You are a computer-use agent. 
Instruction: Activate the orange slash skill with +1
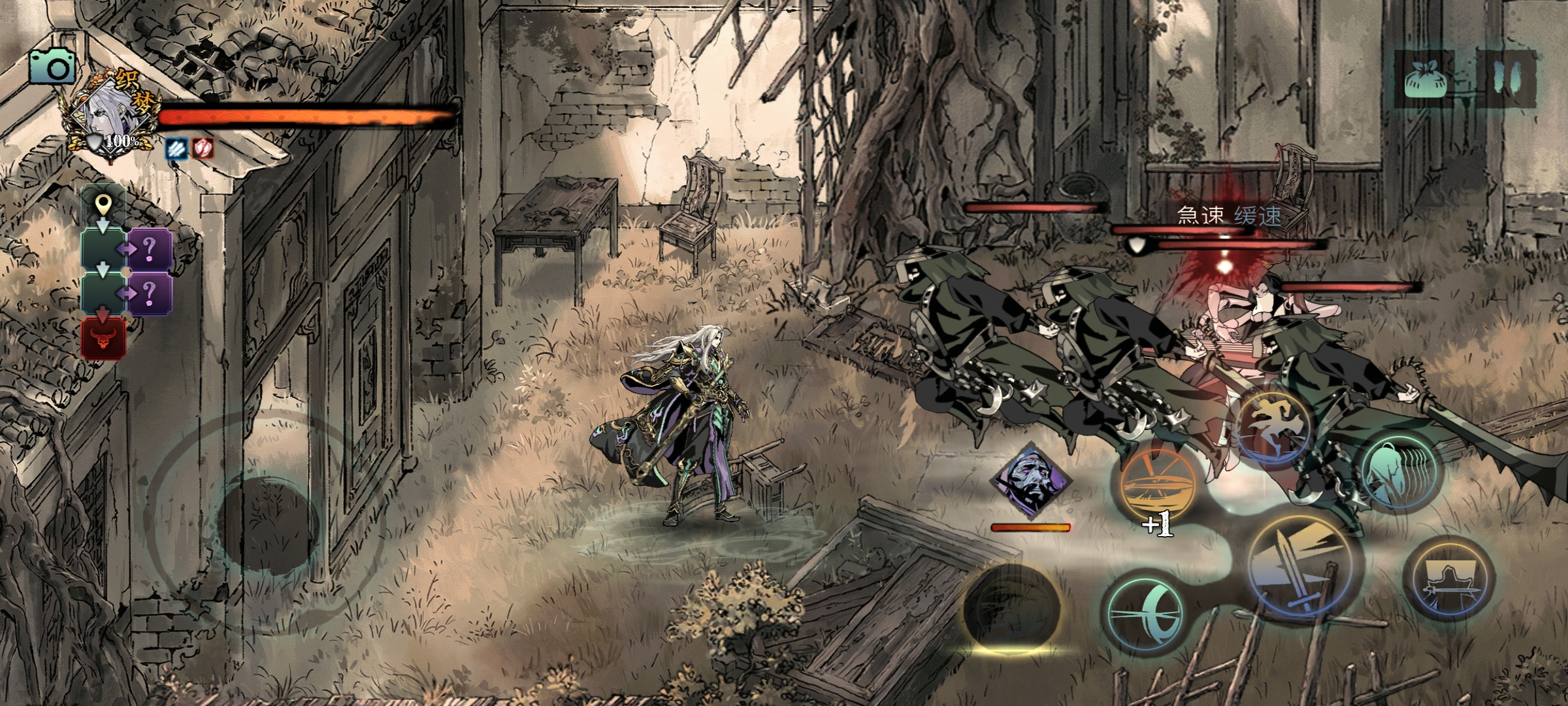1156,488
